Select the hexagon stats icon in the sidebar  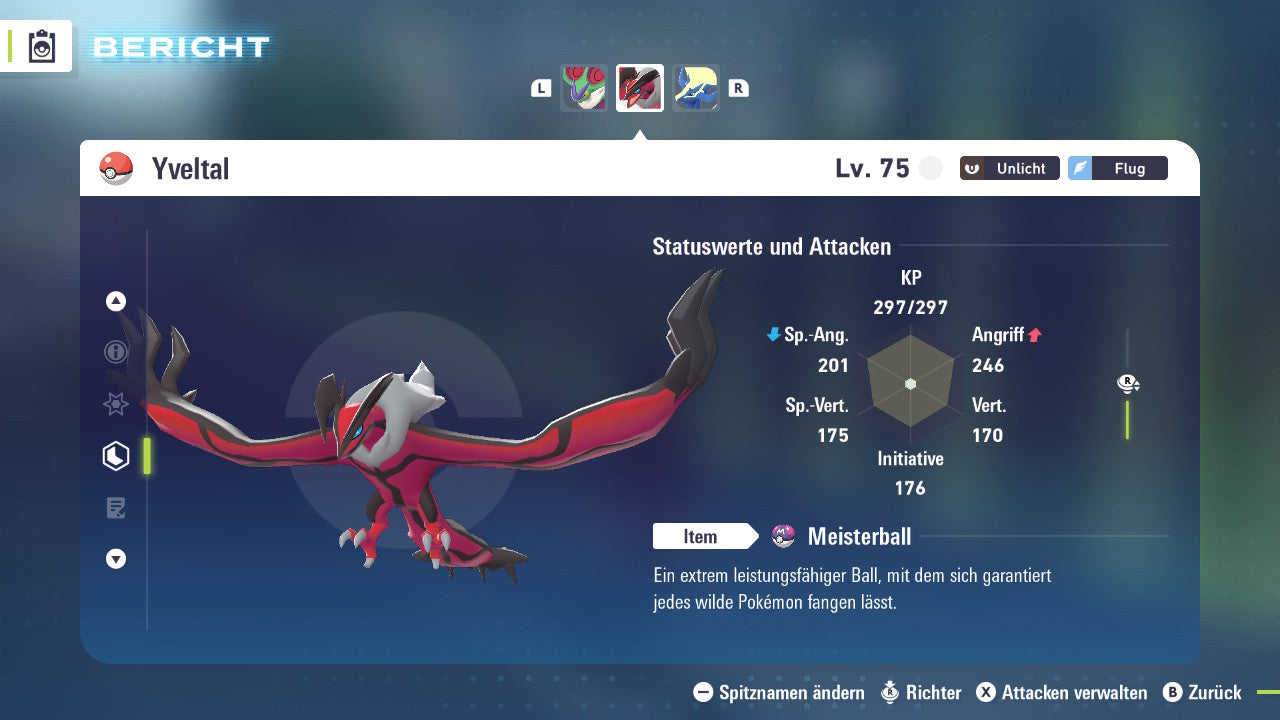click(x=115, y=456)
